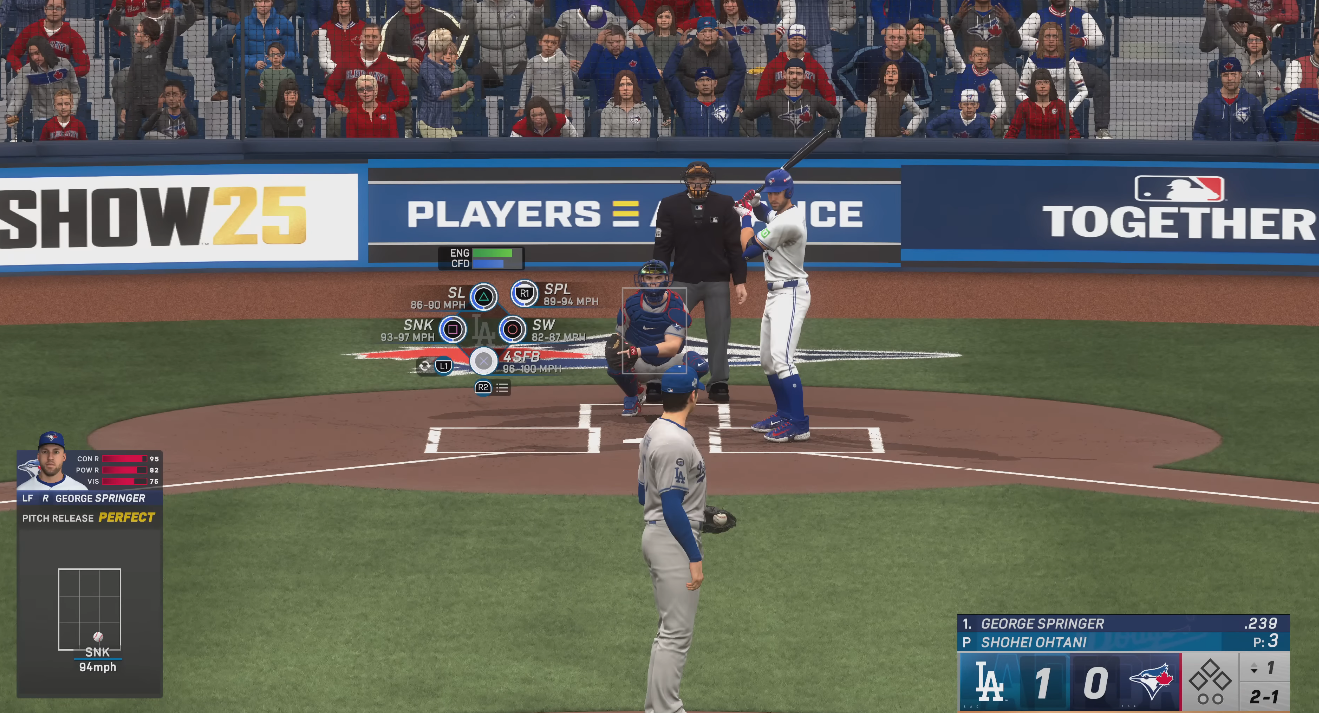This screenshot has width=1319, height=713.
Task: Select the SL slider pitch
Action: pyautogui.click(x=483, y=296)
